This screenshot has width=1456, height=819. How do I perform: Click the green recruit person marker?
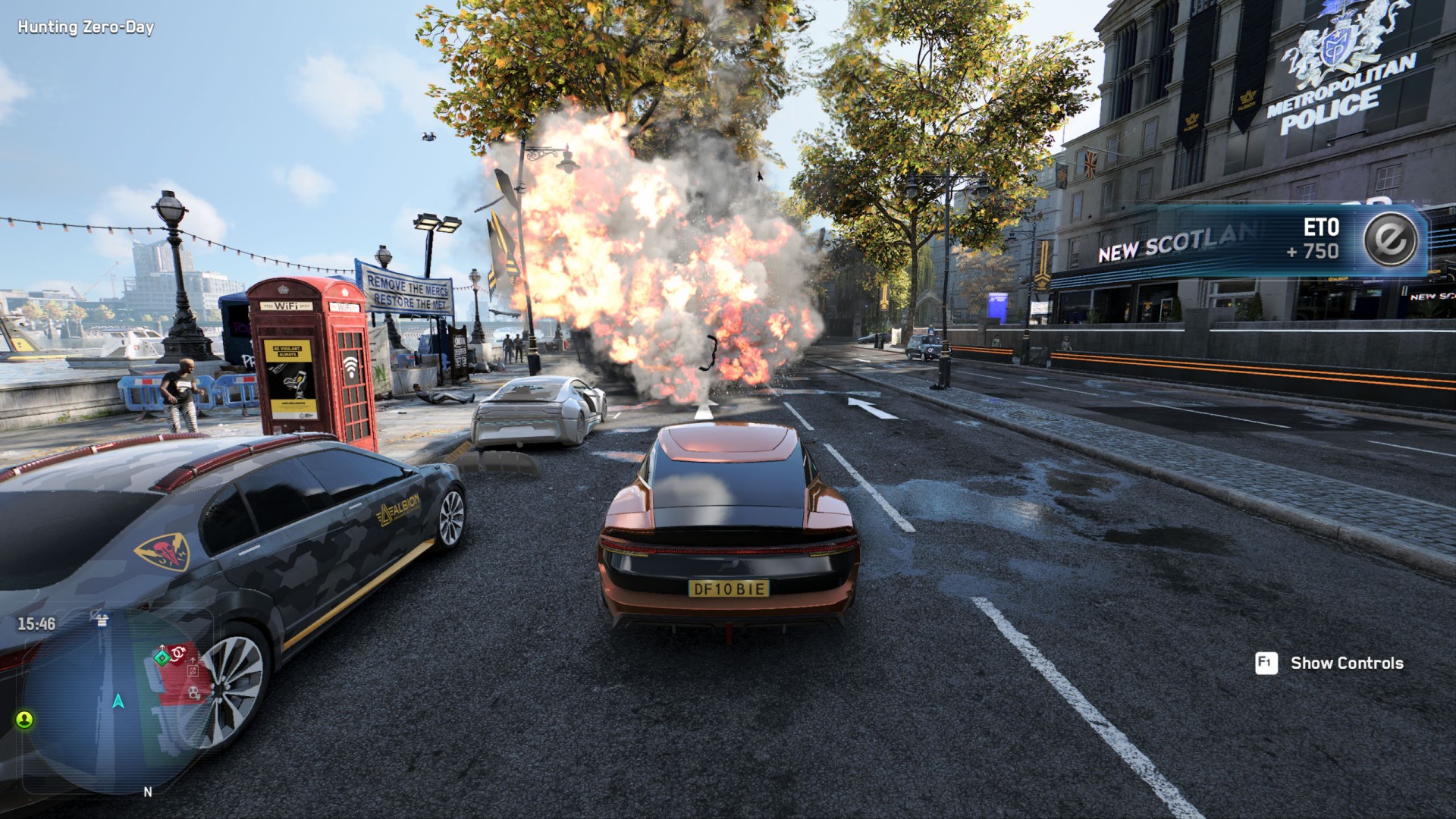[x=24, y=719]
